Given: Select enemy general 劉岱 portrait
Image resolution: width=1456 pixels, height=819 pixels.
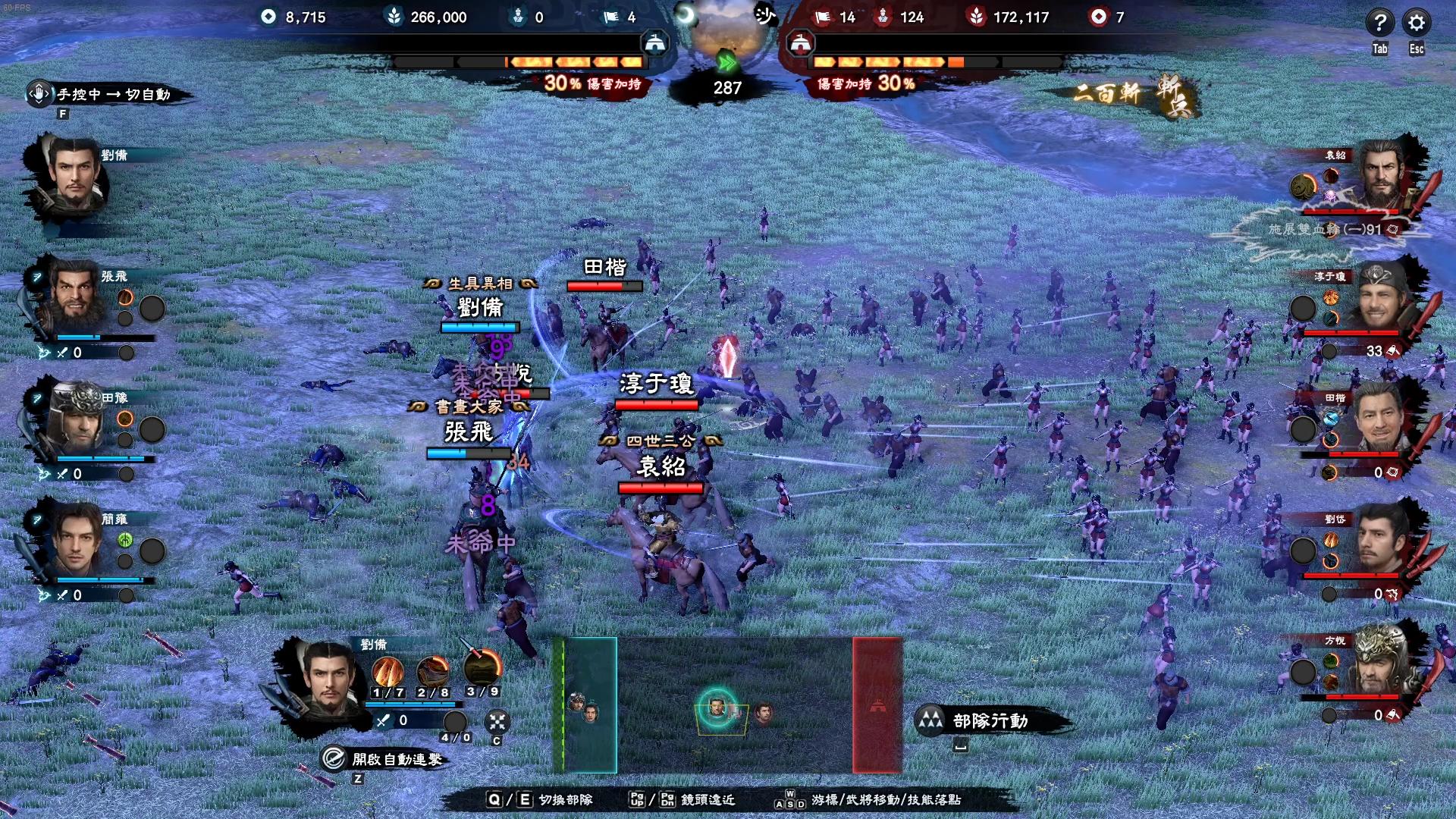Looking at the screenshot, I should coord(1379,541).
